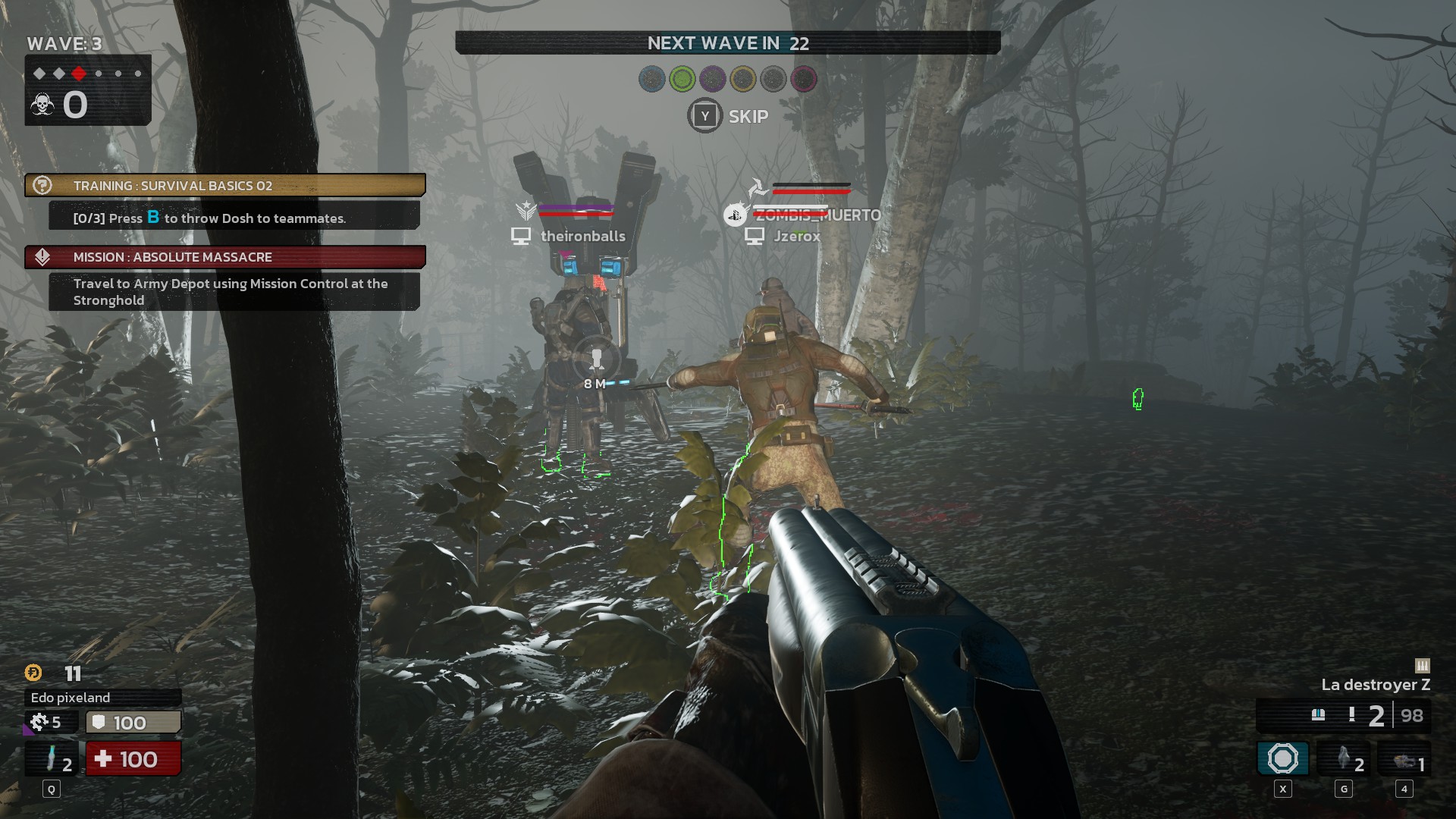This screenshot has width=1456, height=819.
Task: Click the blue-ringed player ready indicator
Action: click(652, 79)
